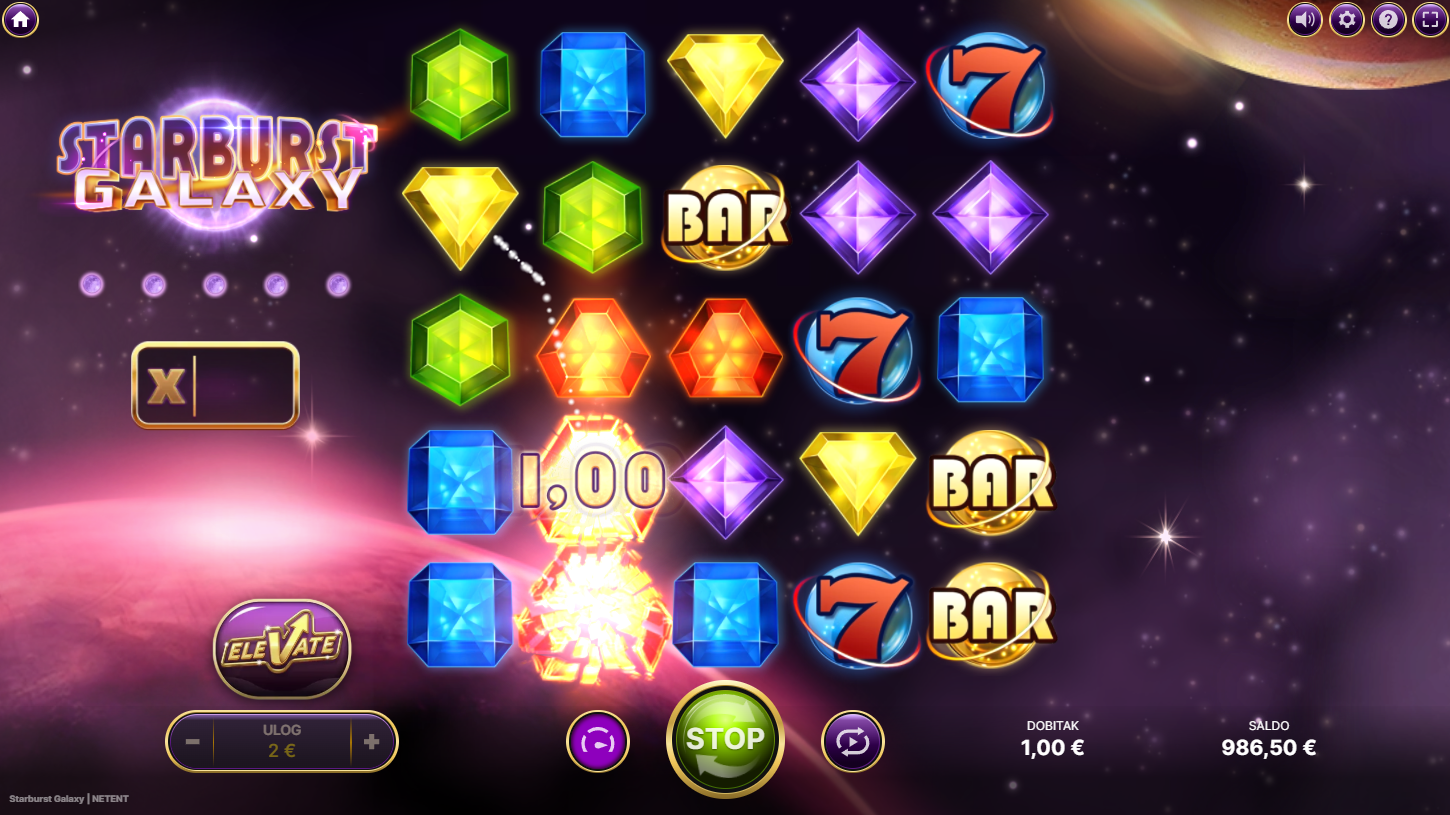
Task: Decrease the bet with the minus button
Action: [x=193, y=742]
